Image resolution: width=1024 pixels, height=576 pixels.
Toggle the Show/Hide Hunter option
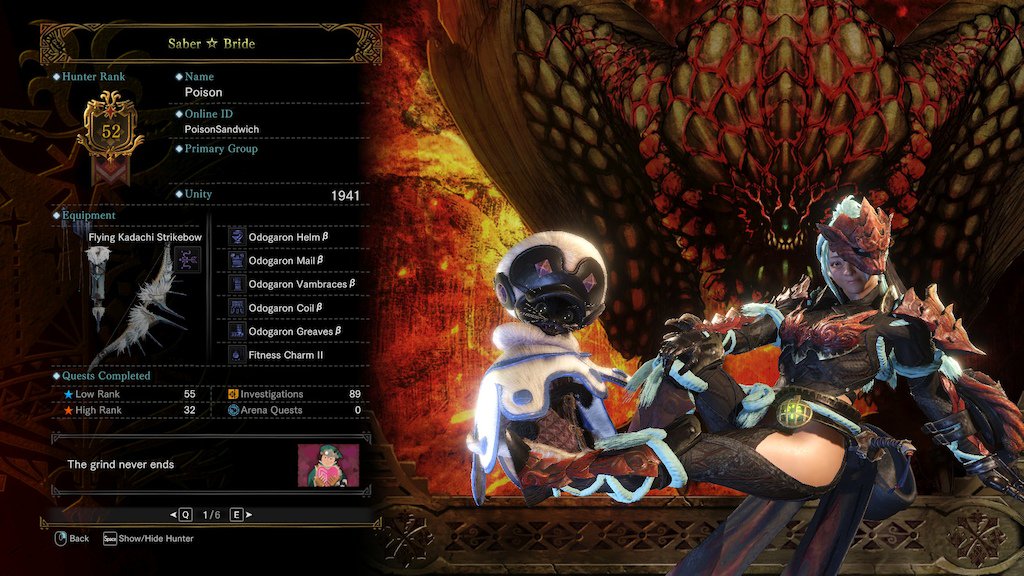148,538
